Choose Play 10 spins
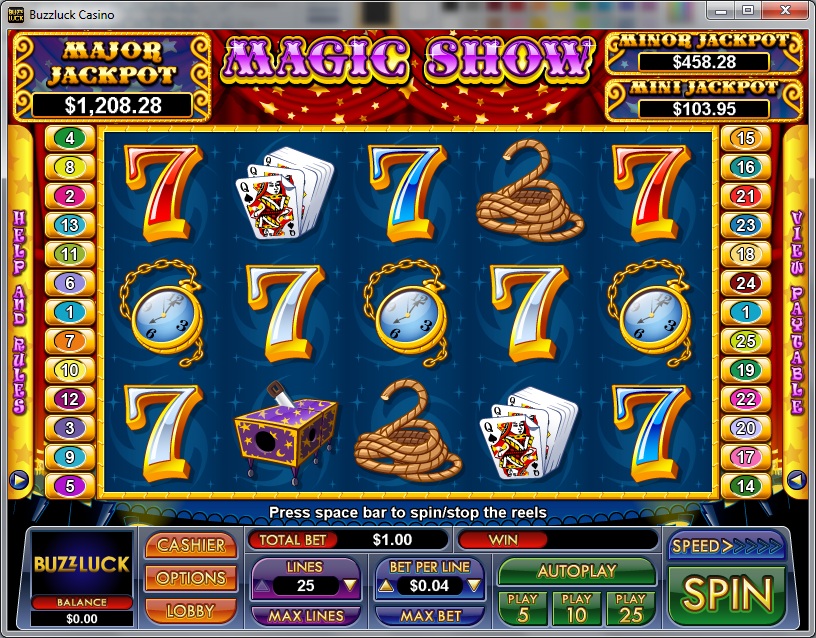 576,607
